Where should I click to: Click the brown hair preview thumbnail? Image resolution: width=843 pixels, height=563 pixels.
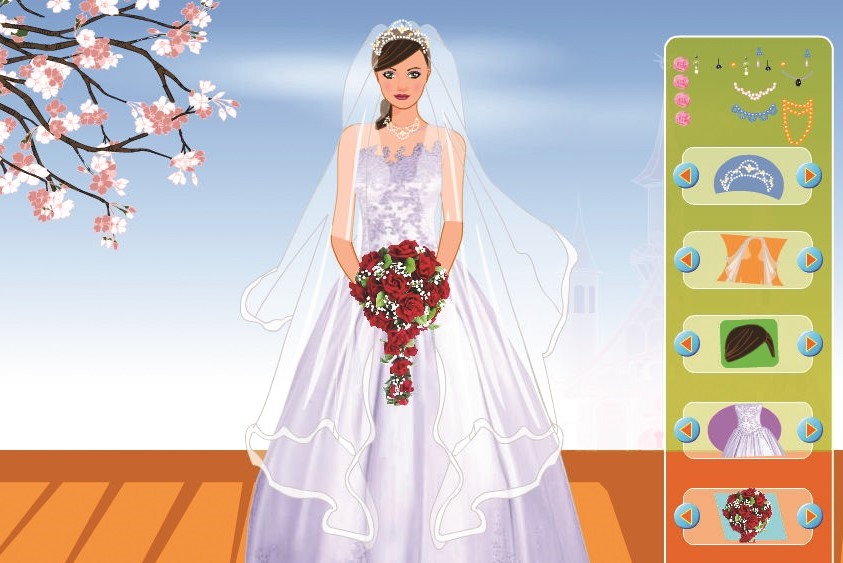(x=748, y=344)
